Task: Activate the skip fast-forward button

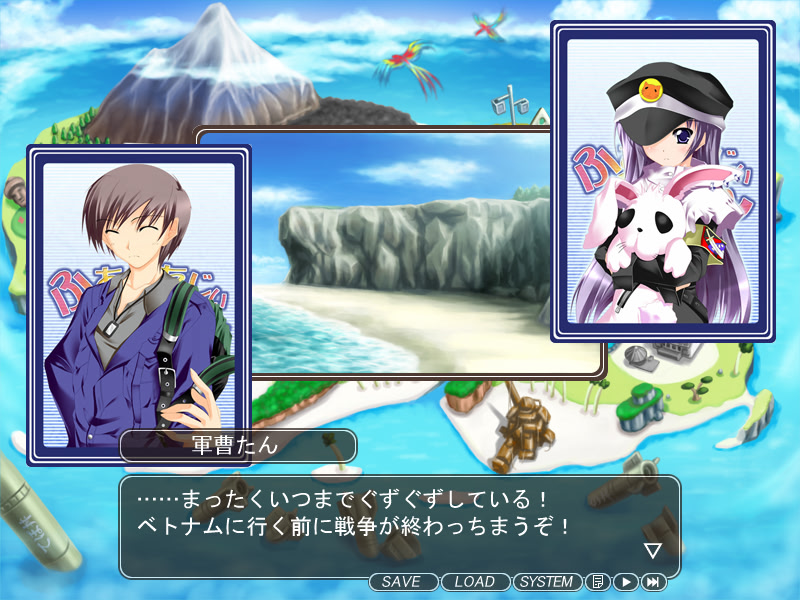Action: tap(653, 582)
